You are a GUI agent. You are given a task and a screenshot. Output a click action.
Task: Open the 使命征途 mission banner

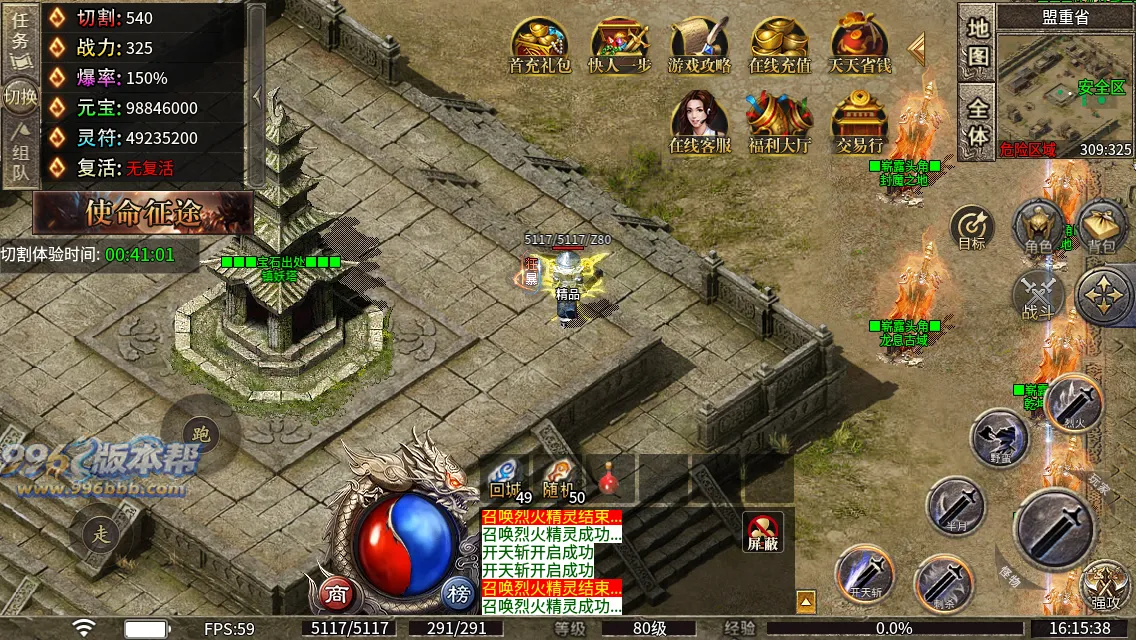pyautogui.click(x=143, y=212)
